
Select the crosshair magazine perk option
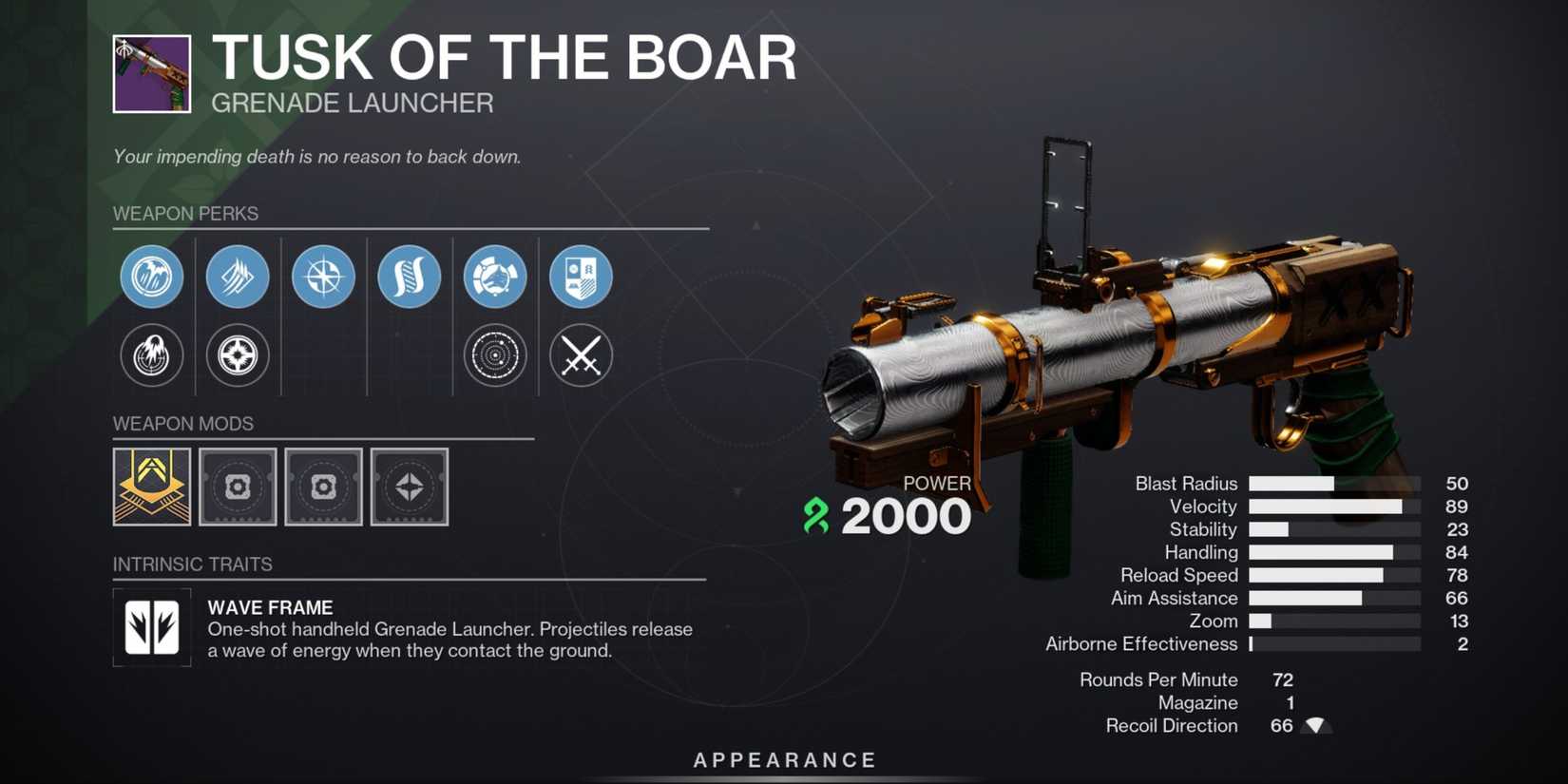[238, 356]
